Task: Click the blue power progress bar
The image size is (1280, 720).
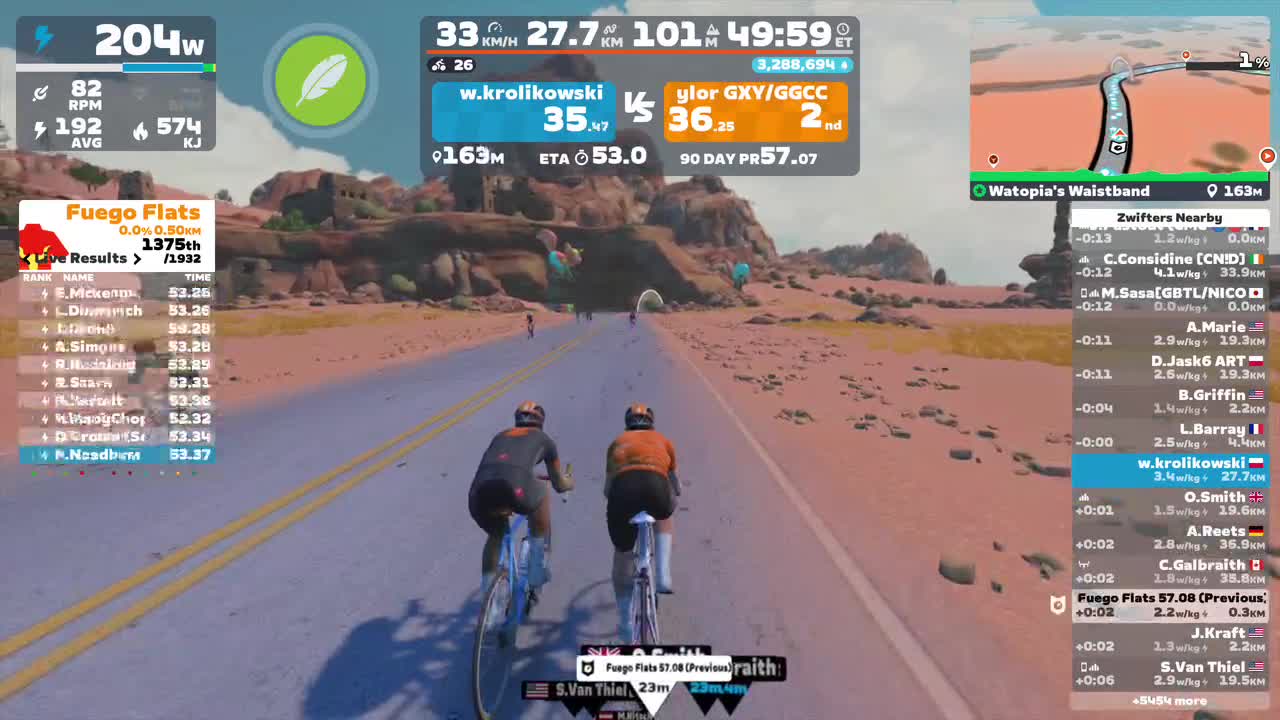Action: (165, 68)
